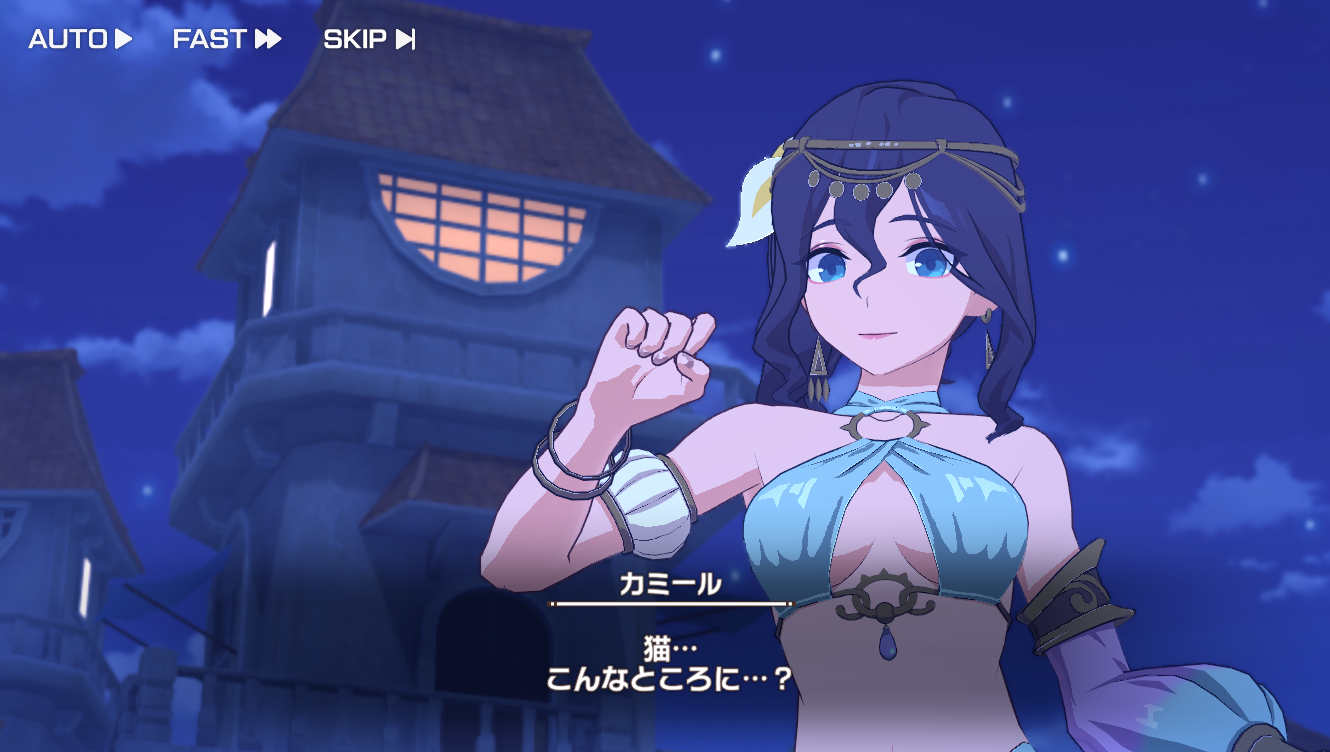Screen dimensions: 1330x752
Task: Skip the cutscene with SKIP
Action: [369, 39]
